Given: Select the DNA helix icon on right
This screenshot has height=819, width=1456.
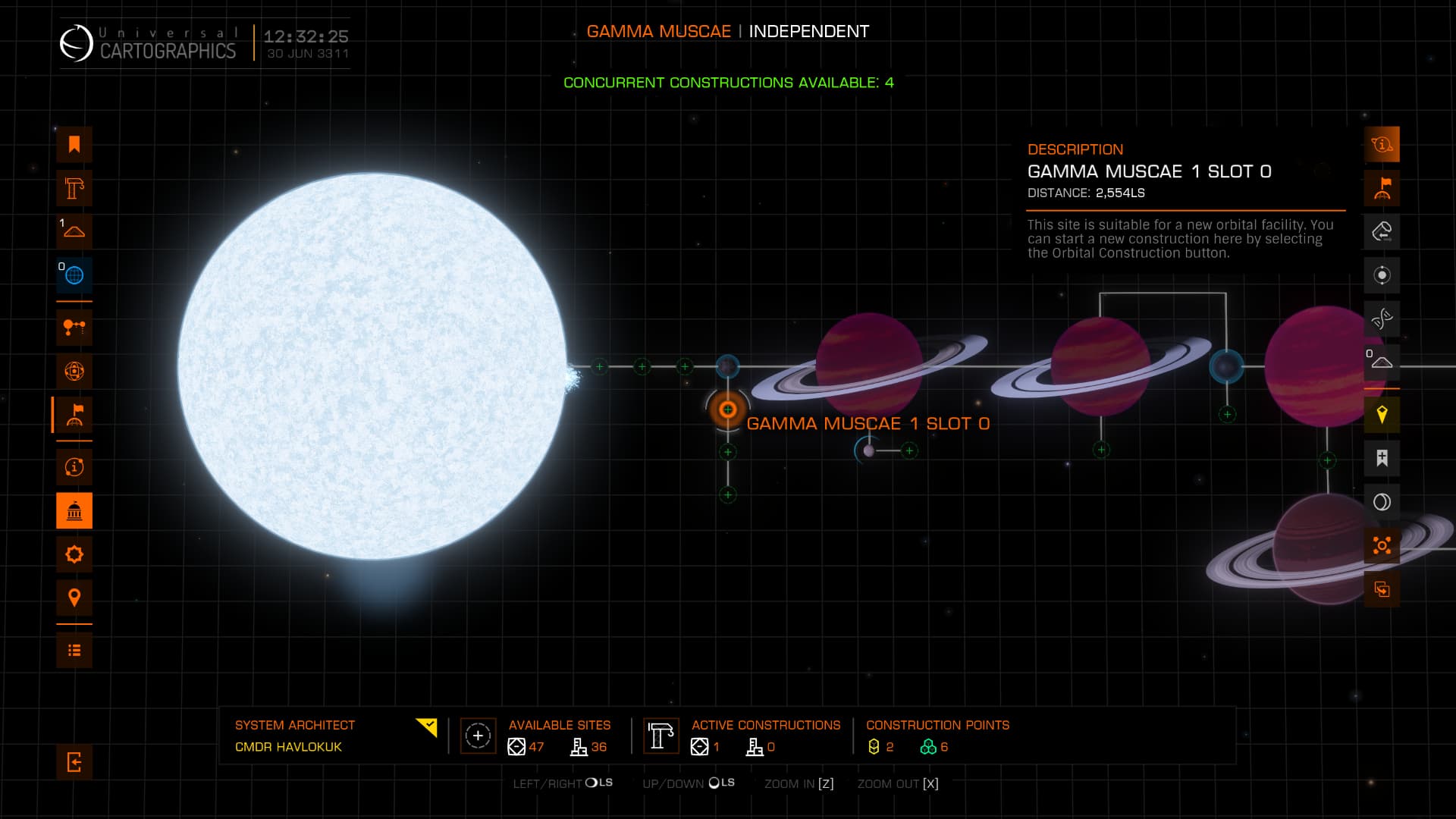Looking at the screenshot, I should [x=1382, y=318].
